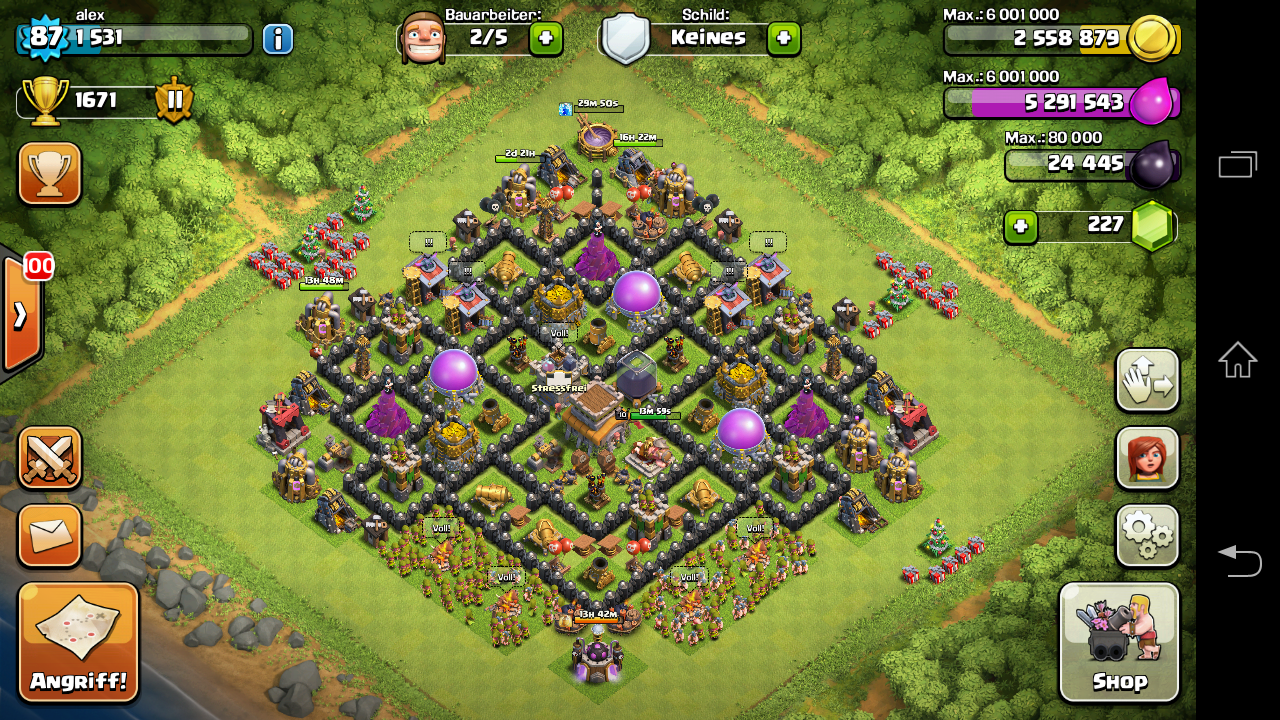Buy a shield via the Schild plus
Screen dimensions: 1280x720
pyautogui.click(x=783, y=39)
